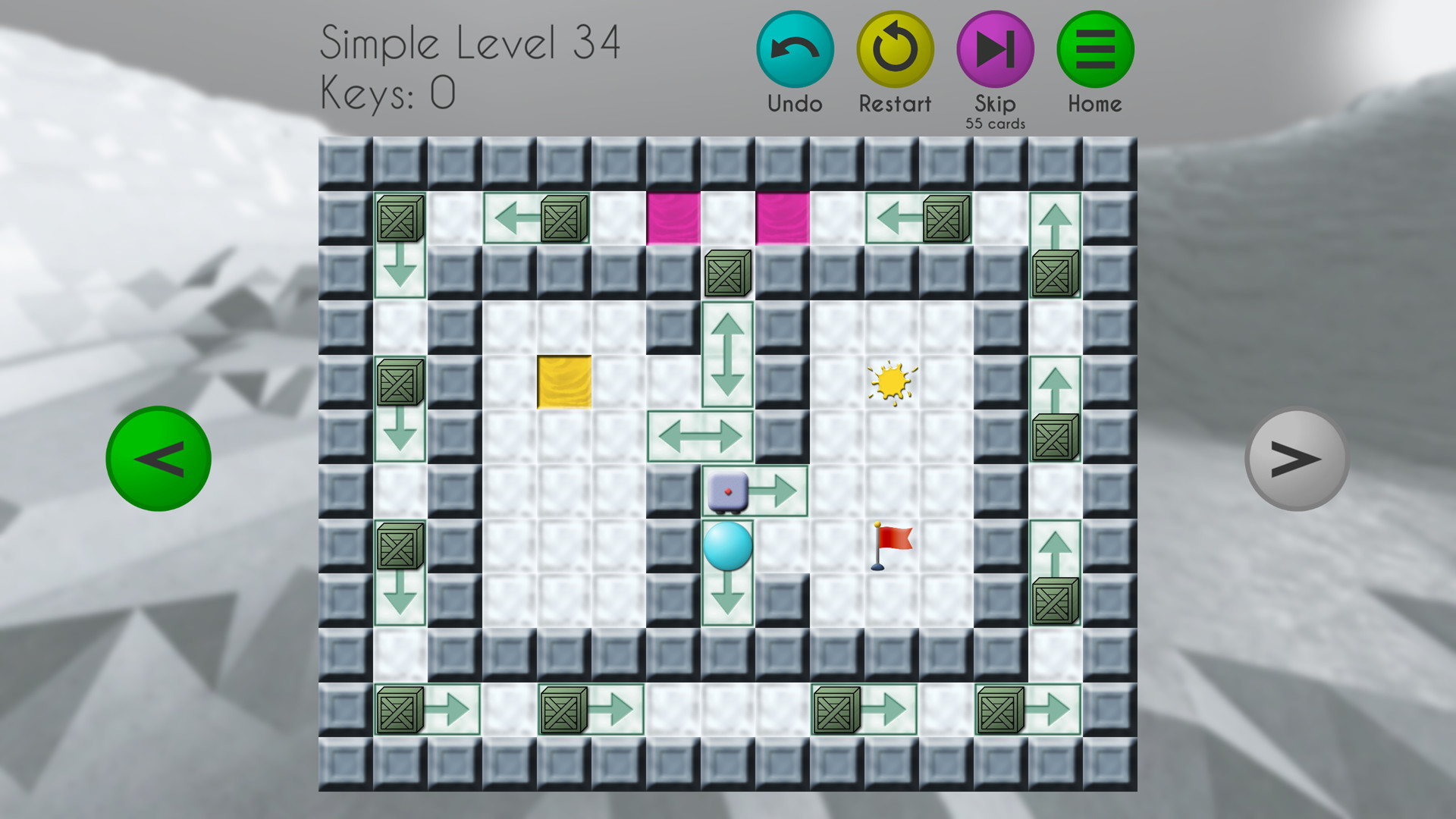Viewport: 1456px width, 819px height.
Task: Select the Simple Level 34 title text
Action: tap(470, 43)
